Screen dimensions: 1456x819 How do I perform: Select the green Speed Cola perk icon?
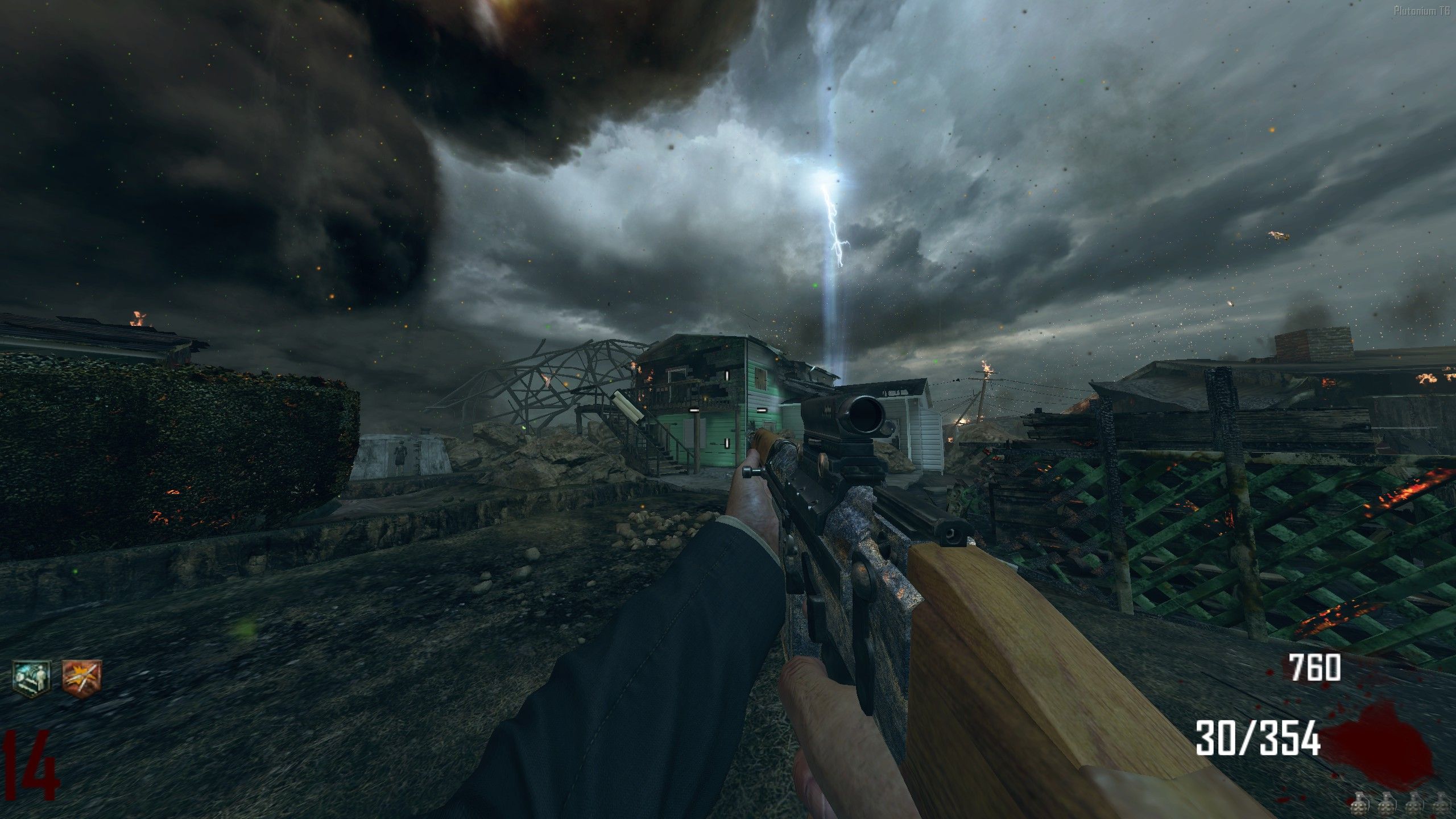click(31, 675)
